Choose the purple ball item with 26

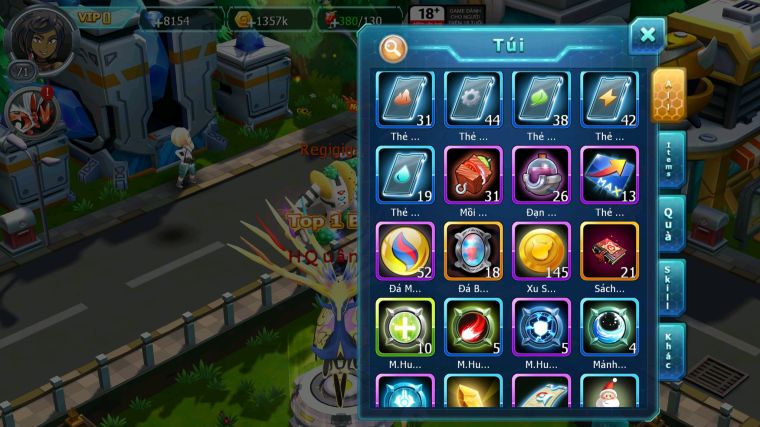coord(541,175)
